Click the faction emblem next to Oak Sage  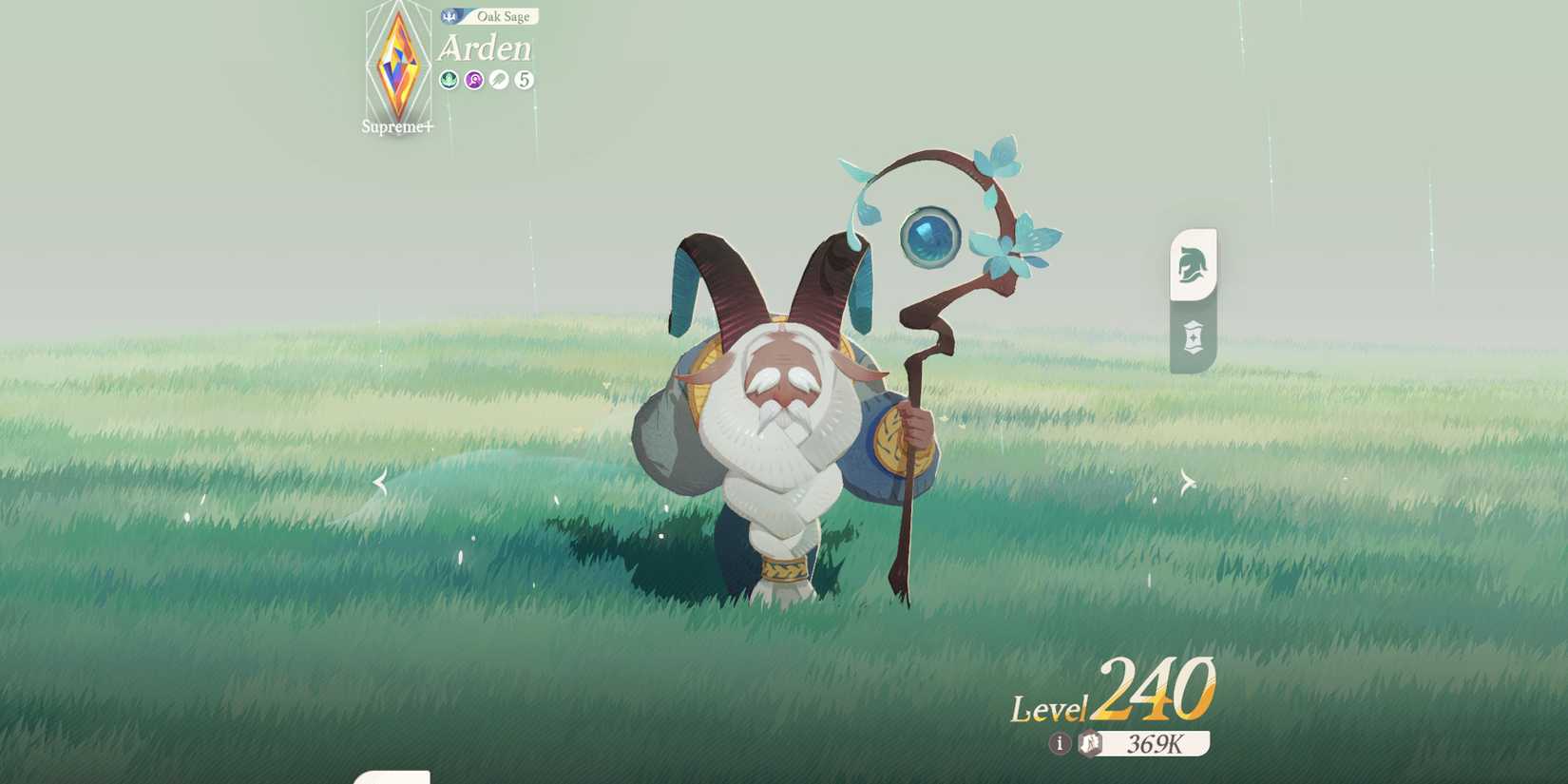point(450,16)
